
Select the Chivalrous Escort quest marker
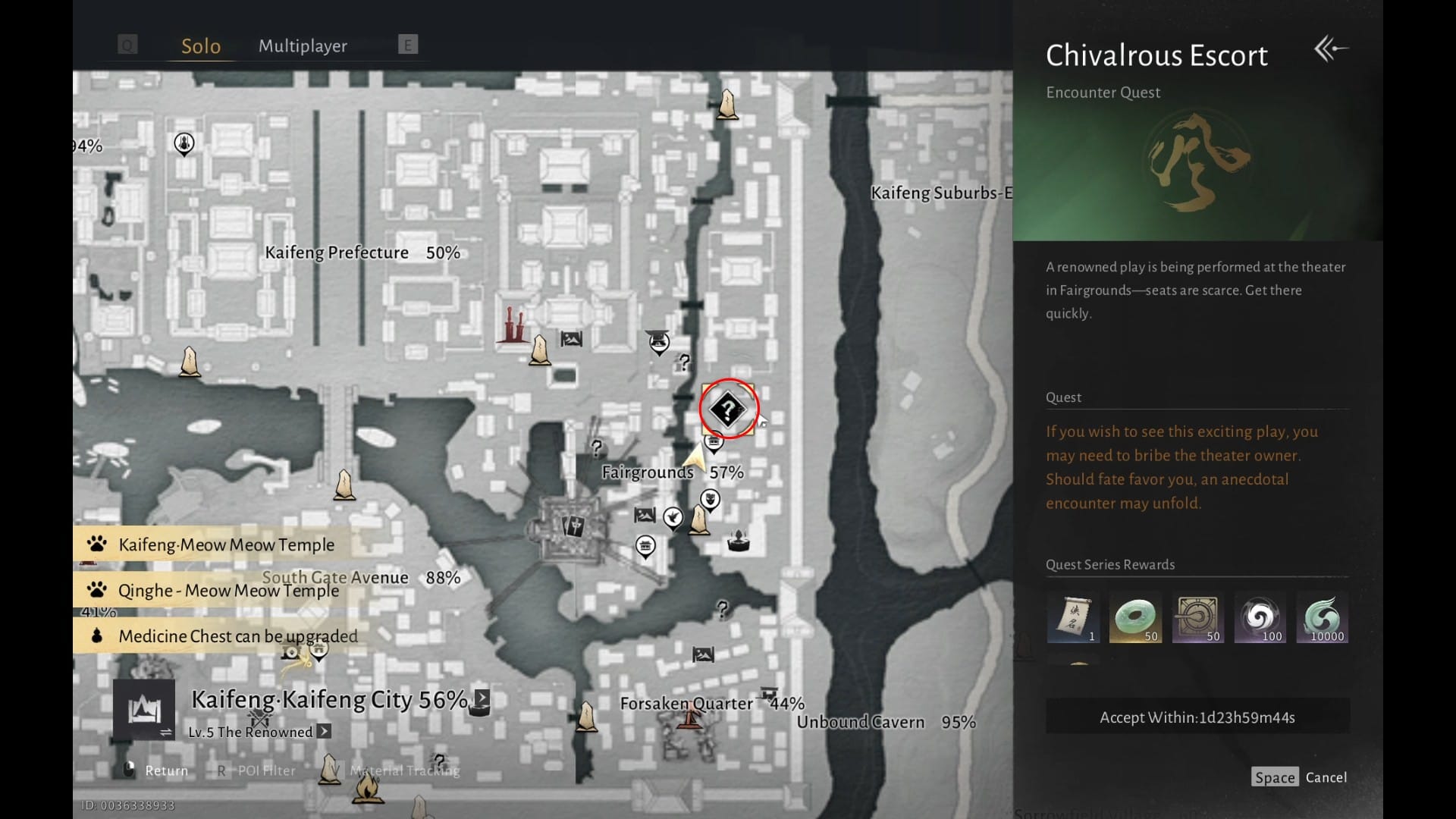pyautogui.click(x=727, y=410)
